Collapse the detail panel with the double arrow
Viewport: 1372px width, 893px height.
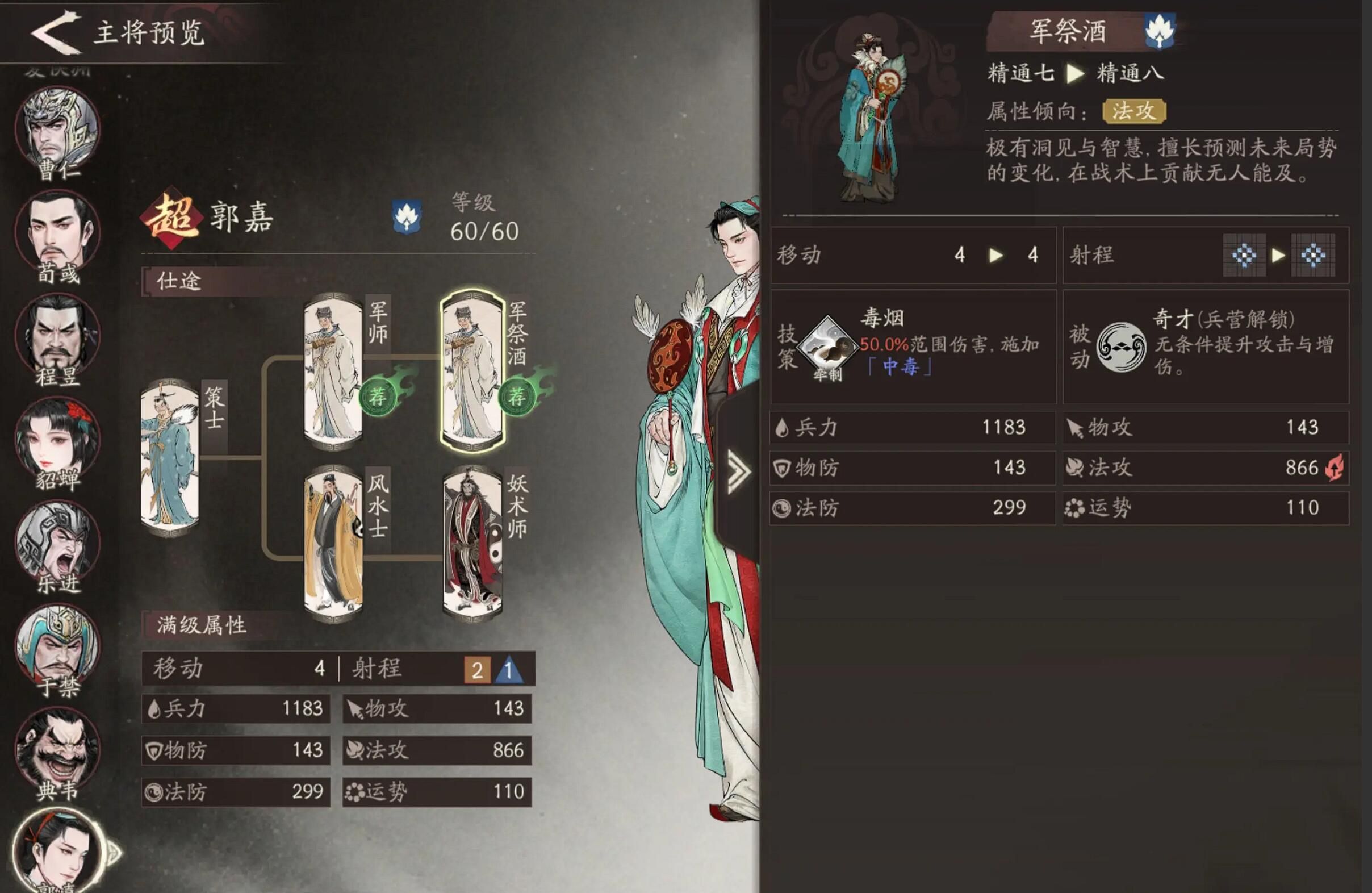click(738, 472)
